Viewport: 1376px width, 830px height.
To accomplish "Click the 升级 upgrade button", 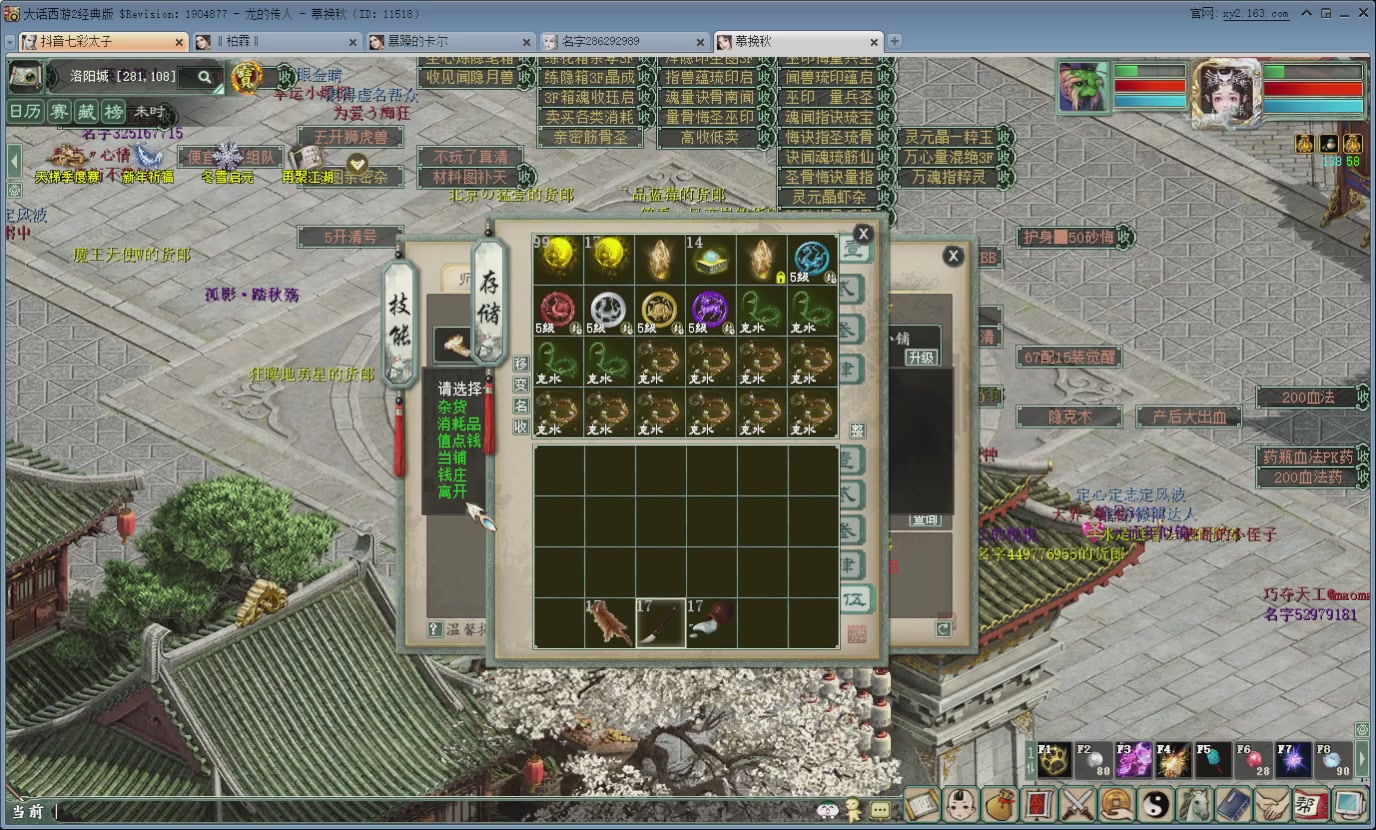I will (921, 357).
